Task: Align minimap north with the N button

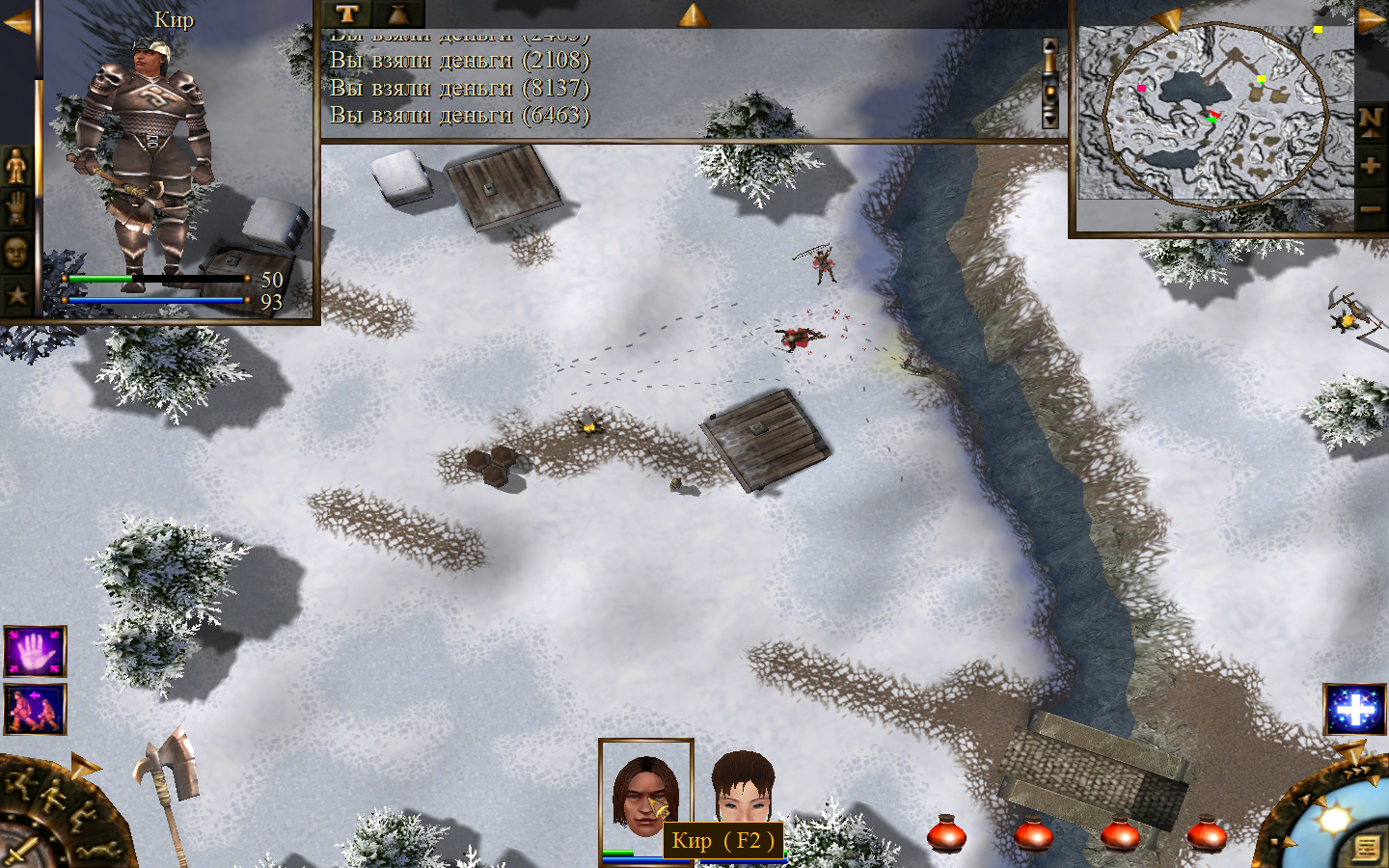Action: (1371, 121)
